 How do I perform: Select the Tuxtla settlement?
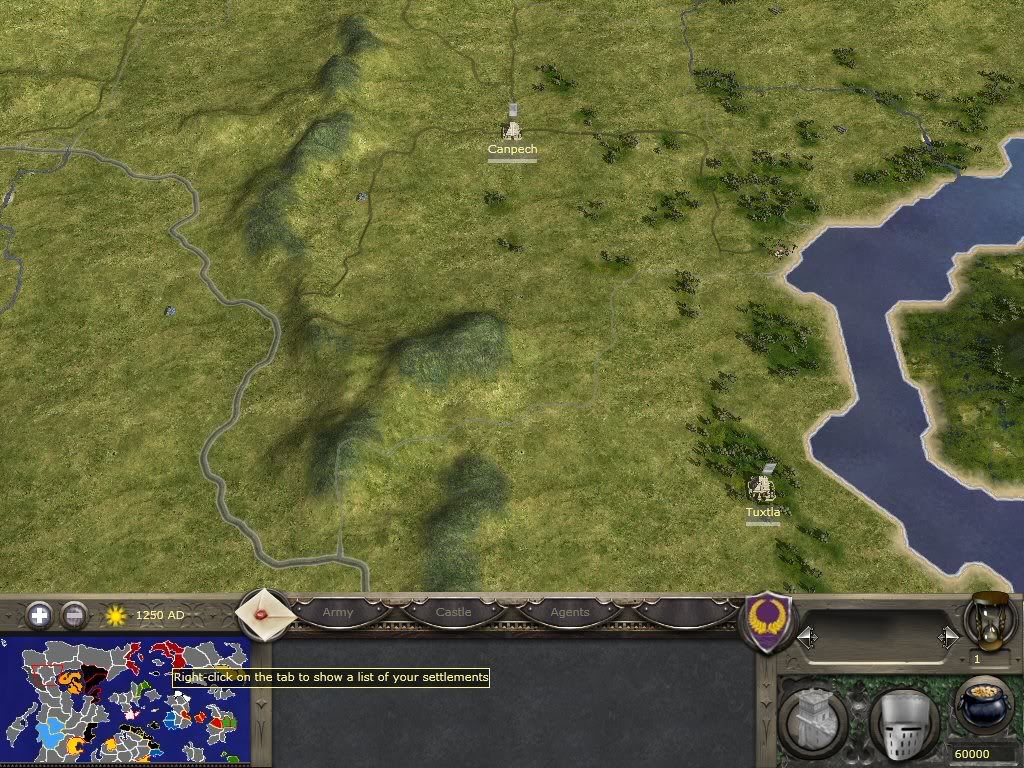(x=763, y=489)
